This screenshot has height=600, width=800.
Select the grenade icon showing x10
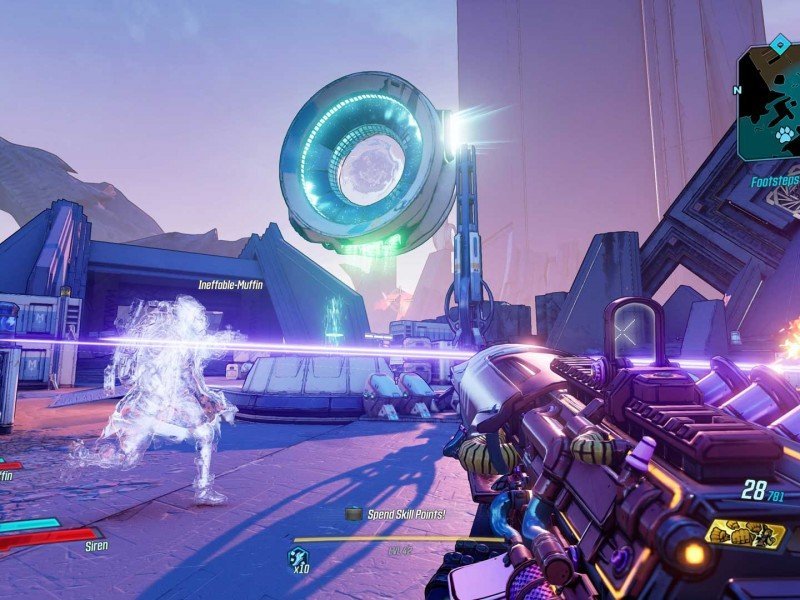point(299,559)
